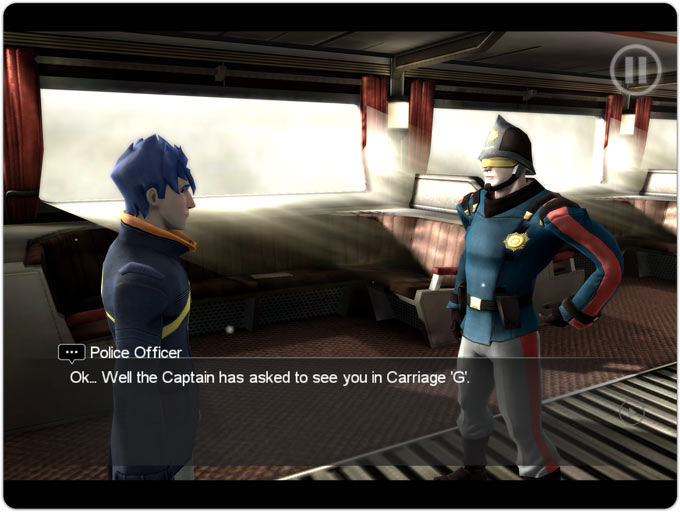Screen dimensions: 680x512
Task: Advance dialogue with the circular arrow button
Action: click(x=630, y=411)
